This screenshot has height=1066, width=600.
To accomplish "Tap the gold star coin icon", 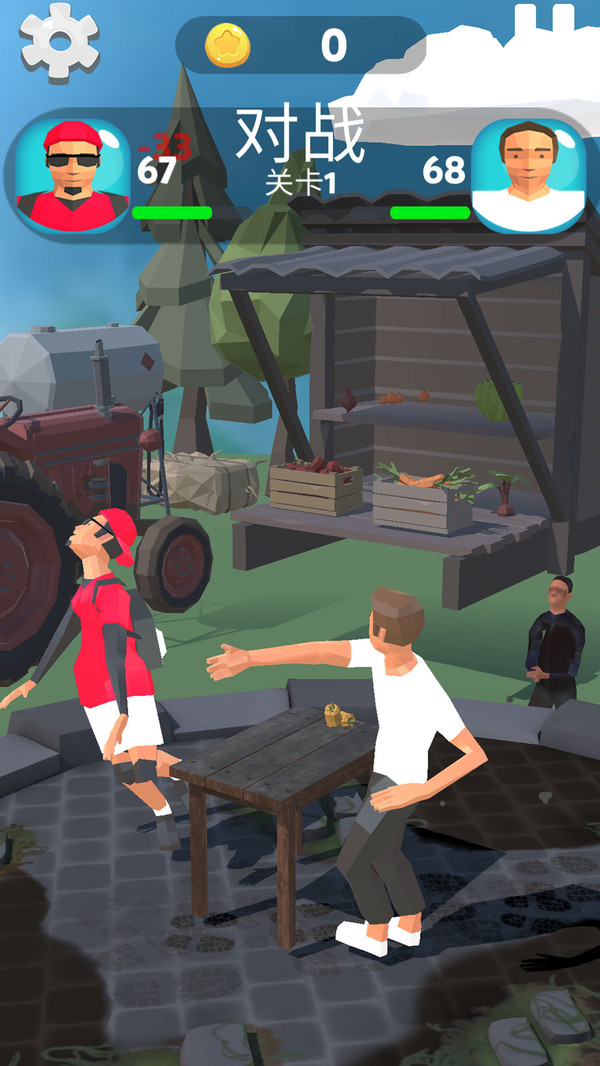I will (x=228, y=46).
